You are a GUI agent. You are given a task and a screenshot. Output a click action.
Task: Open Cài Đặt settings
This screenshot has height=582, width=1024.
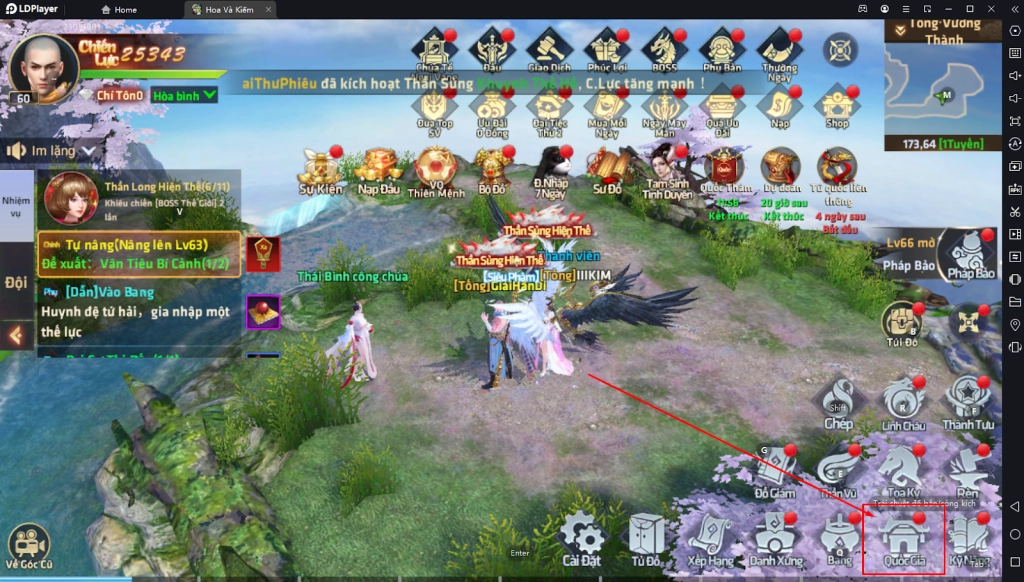pos(583,540)
